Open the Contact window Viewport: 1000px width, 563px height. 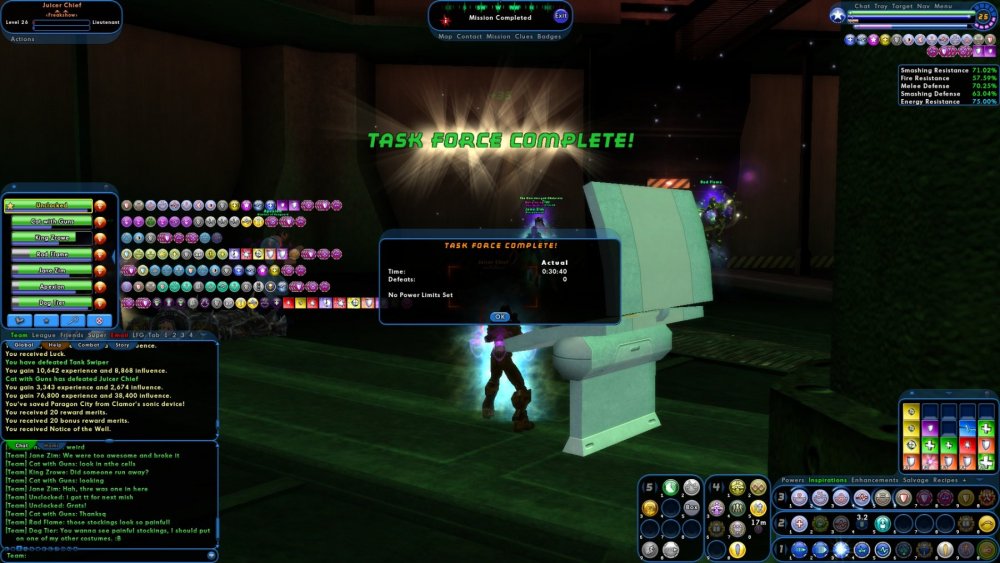point(469,36)
